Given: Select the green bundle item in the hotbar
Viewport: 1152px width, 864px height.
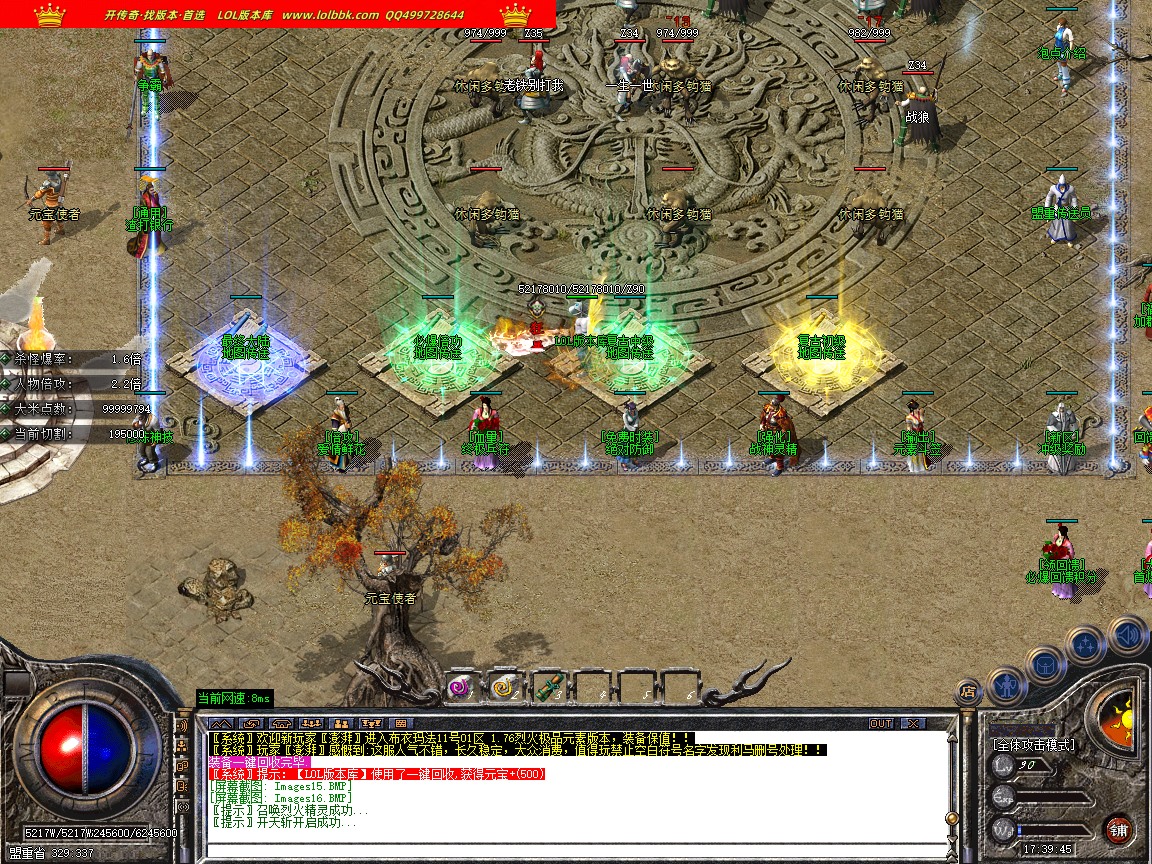Looking at the screenshot, I should click(x=547, y=687).
